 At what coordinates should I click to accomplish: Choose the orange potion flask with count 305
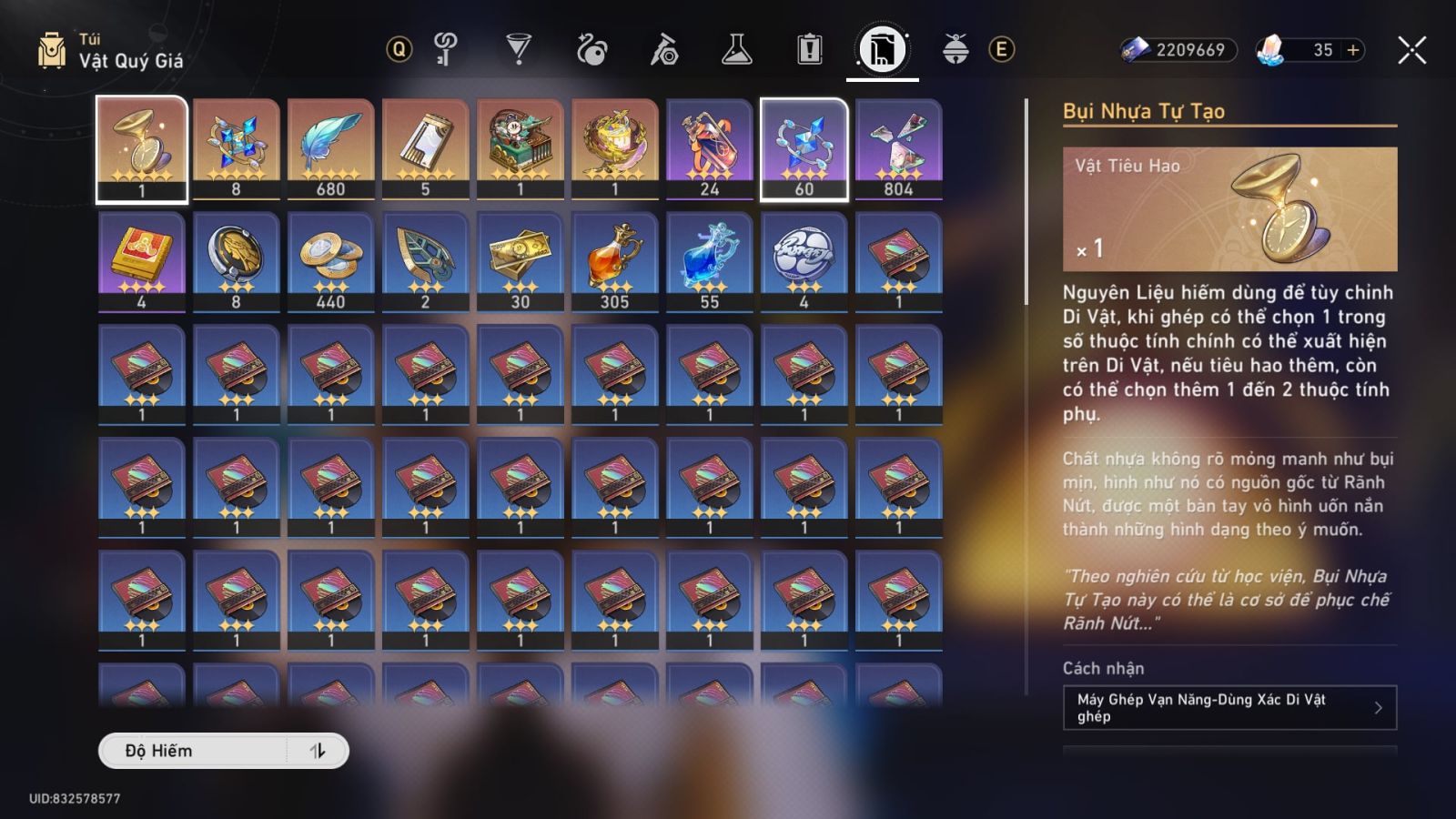click(614, 261)
